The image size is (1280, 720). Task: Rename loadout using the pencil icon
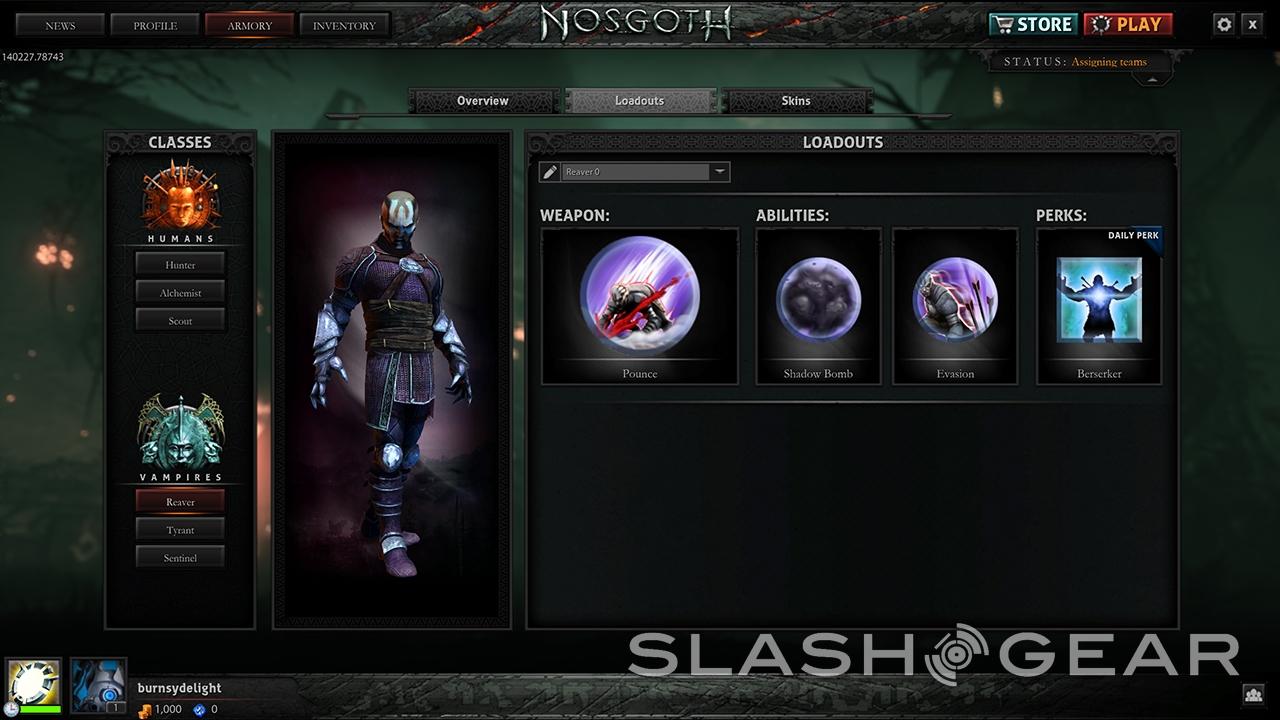549,172
